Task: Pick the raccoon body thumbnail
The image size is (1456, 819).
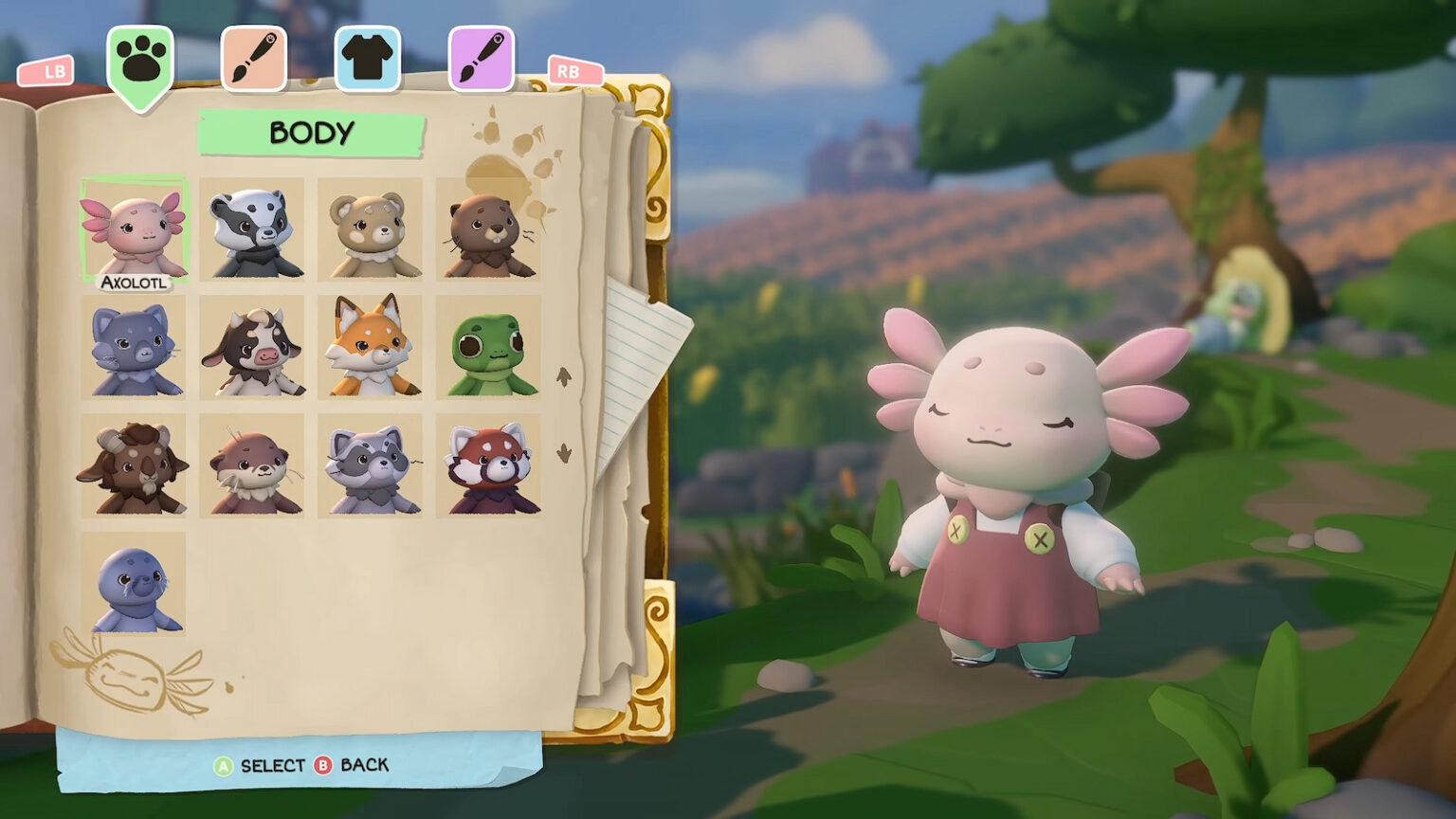Action: (371, 464)
